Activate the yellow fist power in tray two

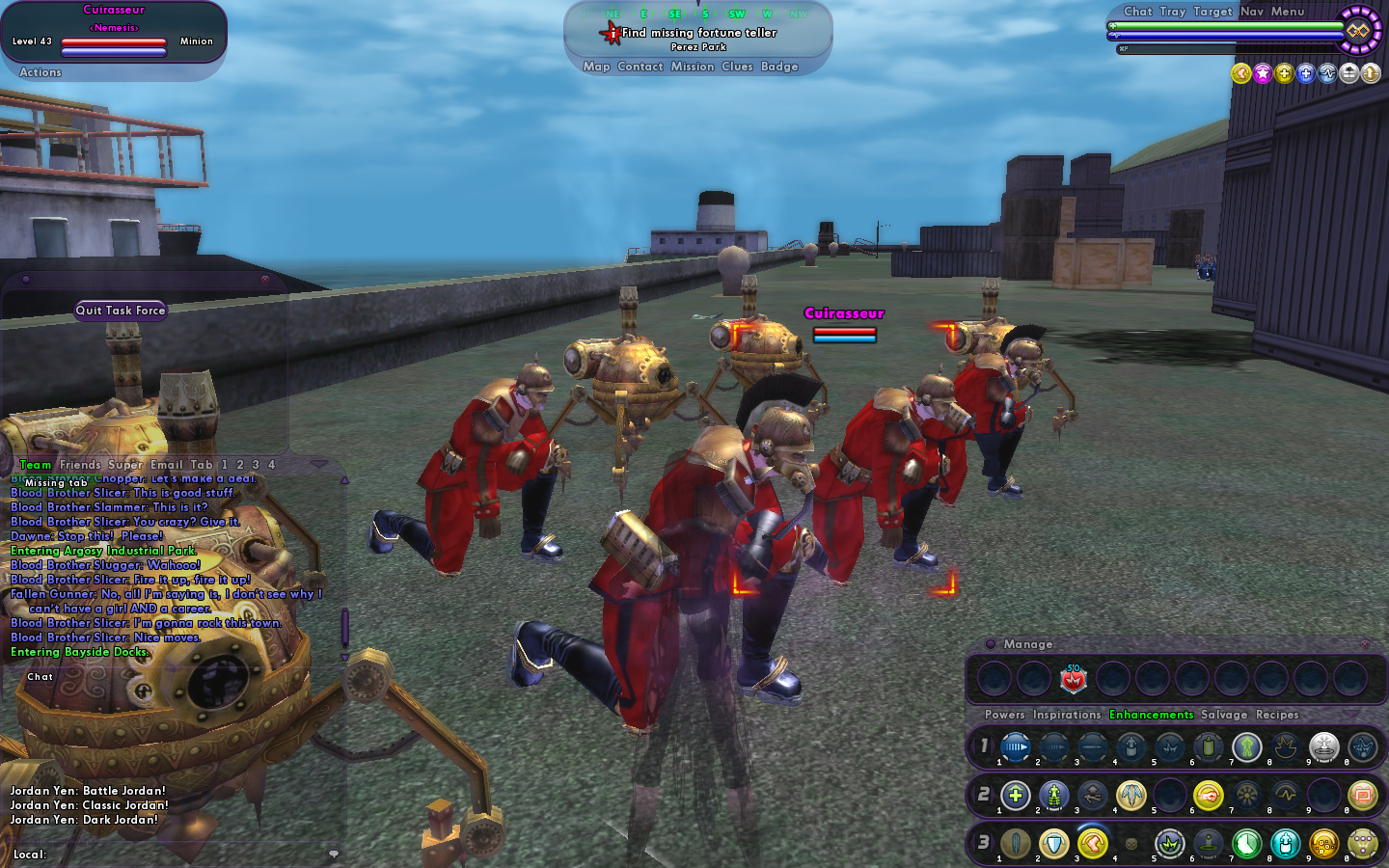pyautogui.click(x=1208, y=796)
